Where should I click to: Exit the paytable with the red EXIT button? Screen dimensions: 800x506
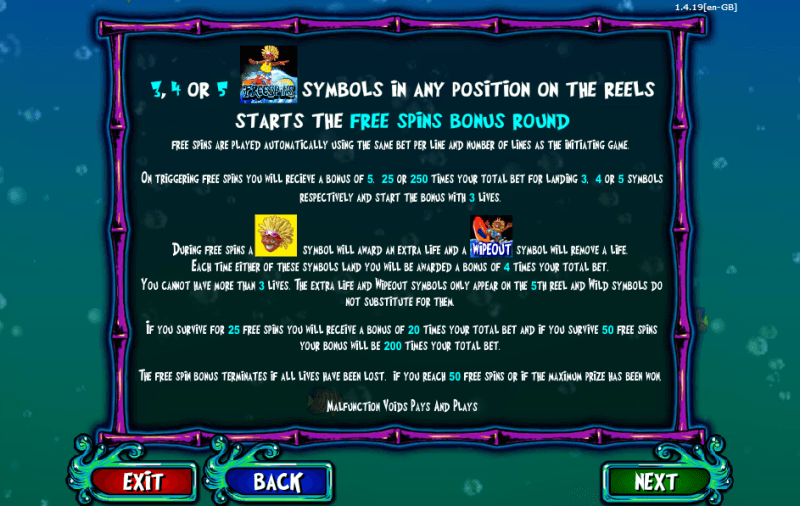(143, 481)
